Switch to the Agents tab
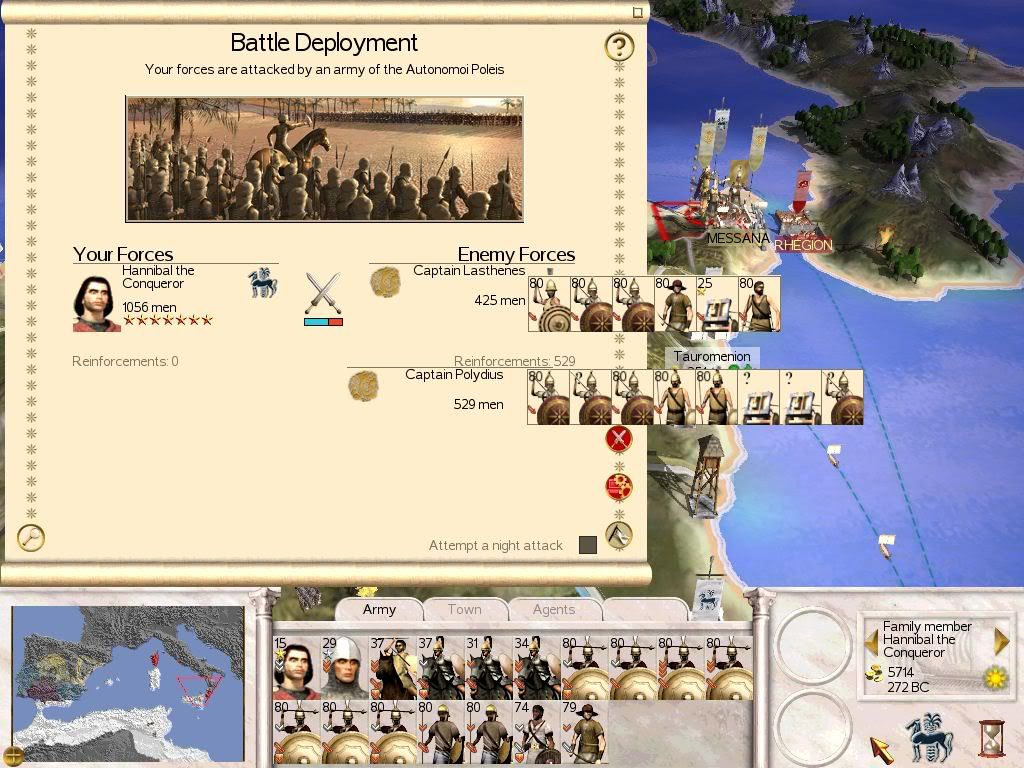 coord(553,609)
